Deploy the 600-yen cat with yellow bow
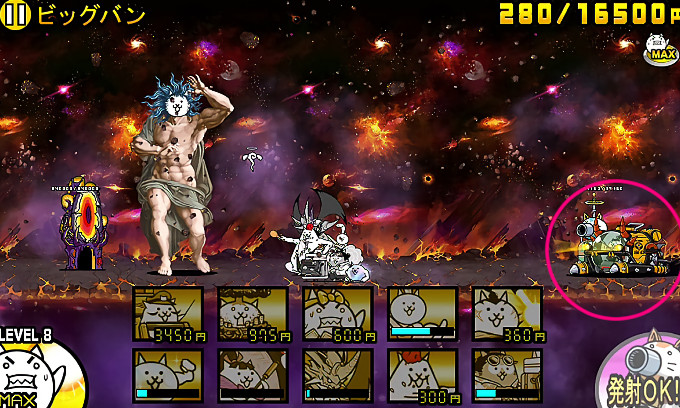Screen dimensions: 680x408 [x=338, y=314]
